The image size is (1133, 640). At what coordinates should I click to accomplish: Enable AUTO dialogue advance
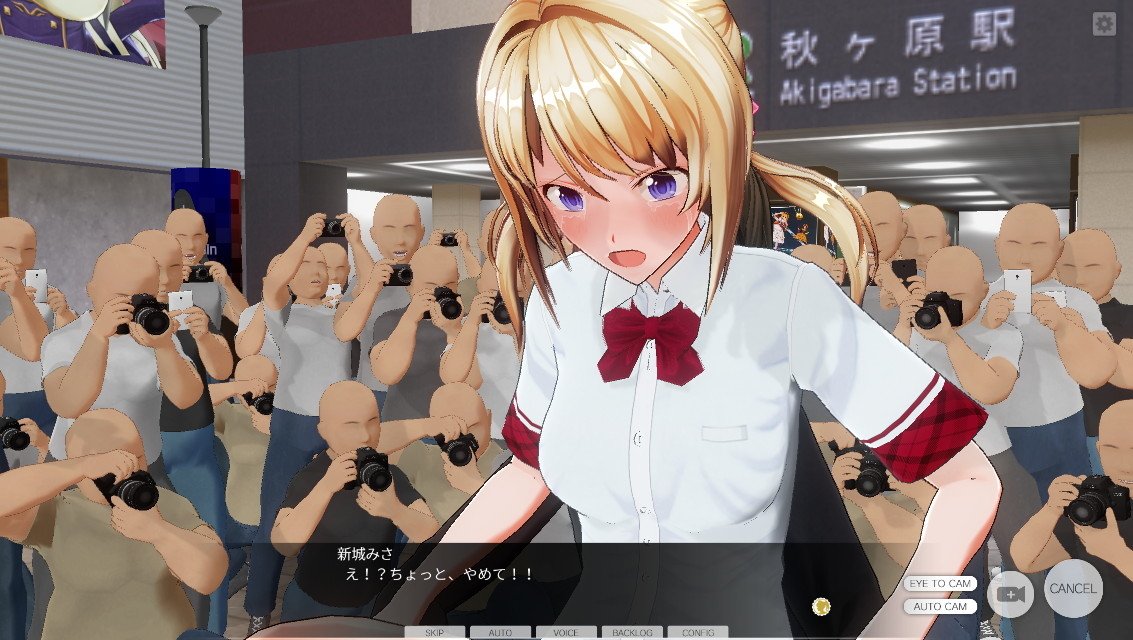500,632
